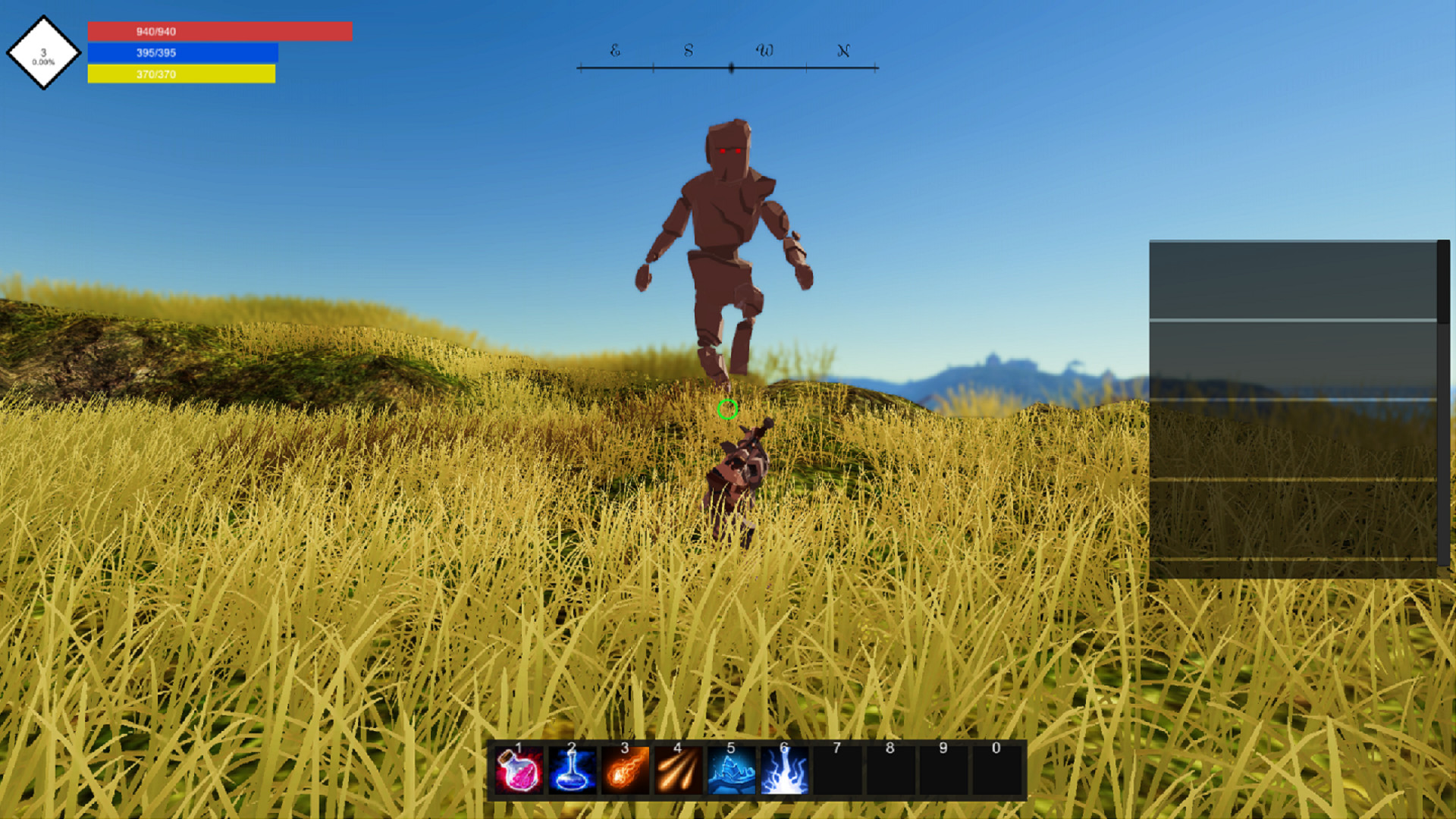The image size is (1456, 819).
Task: Click the green circle crosshair reticle
Action: tap(729, 410)
